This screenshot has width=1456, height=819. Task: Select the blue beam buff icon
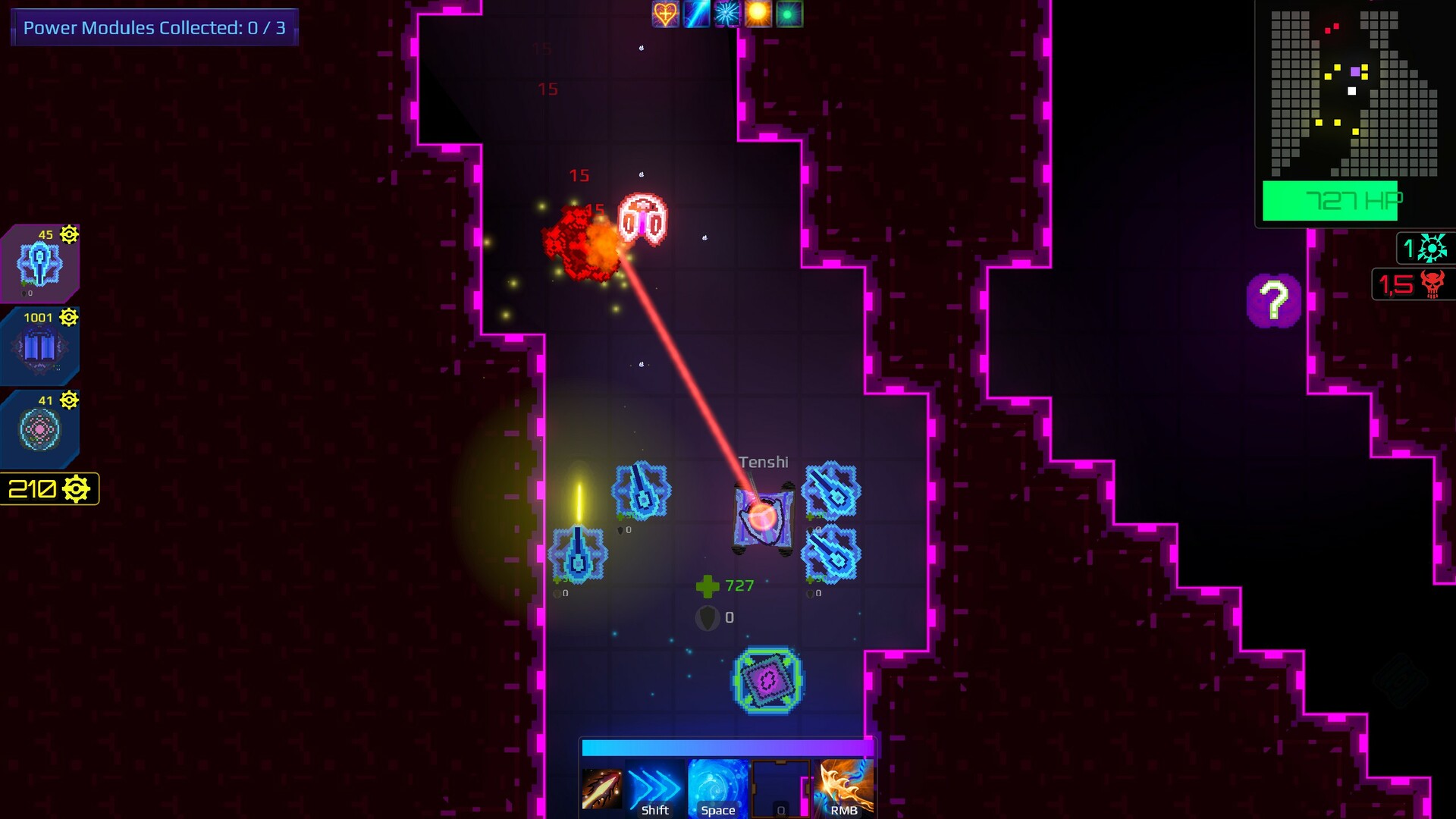[696, 14]
